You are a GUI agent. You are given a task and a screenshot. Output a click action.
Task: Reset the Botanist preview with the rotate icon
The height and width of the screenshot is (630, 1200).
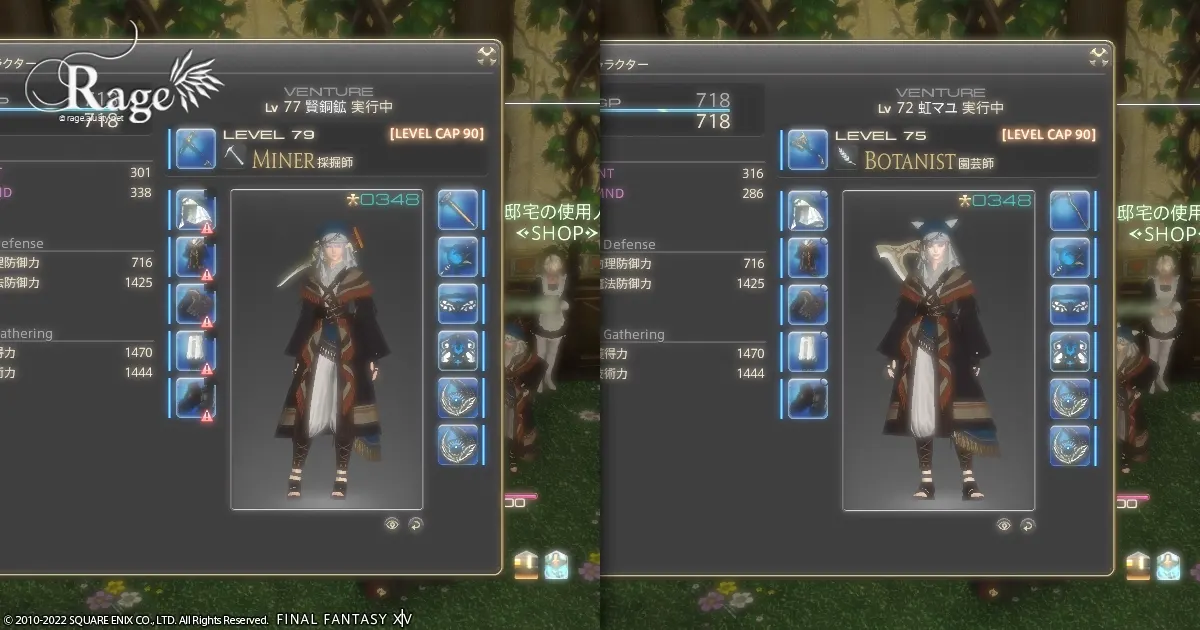tap(1027, 524)
